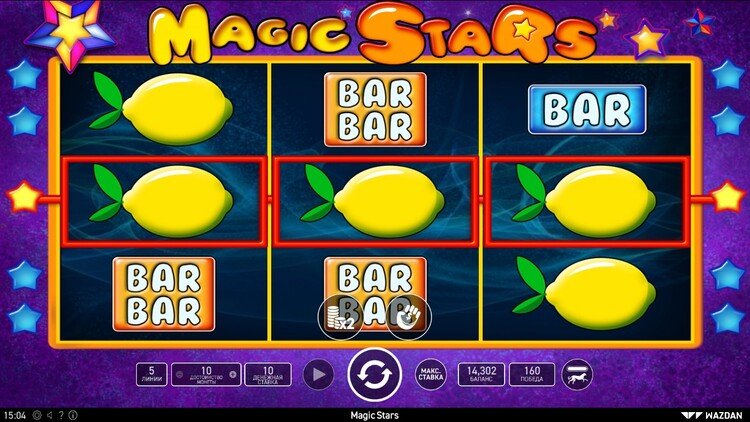Screen dimensions: 750x422
Task: Set the maximum bet (МАКС. СТАВКА)
Action: (x=431, y=375)
